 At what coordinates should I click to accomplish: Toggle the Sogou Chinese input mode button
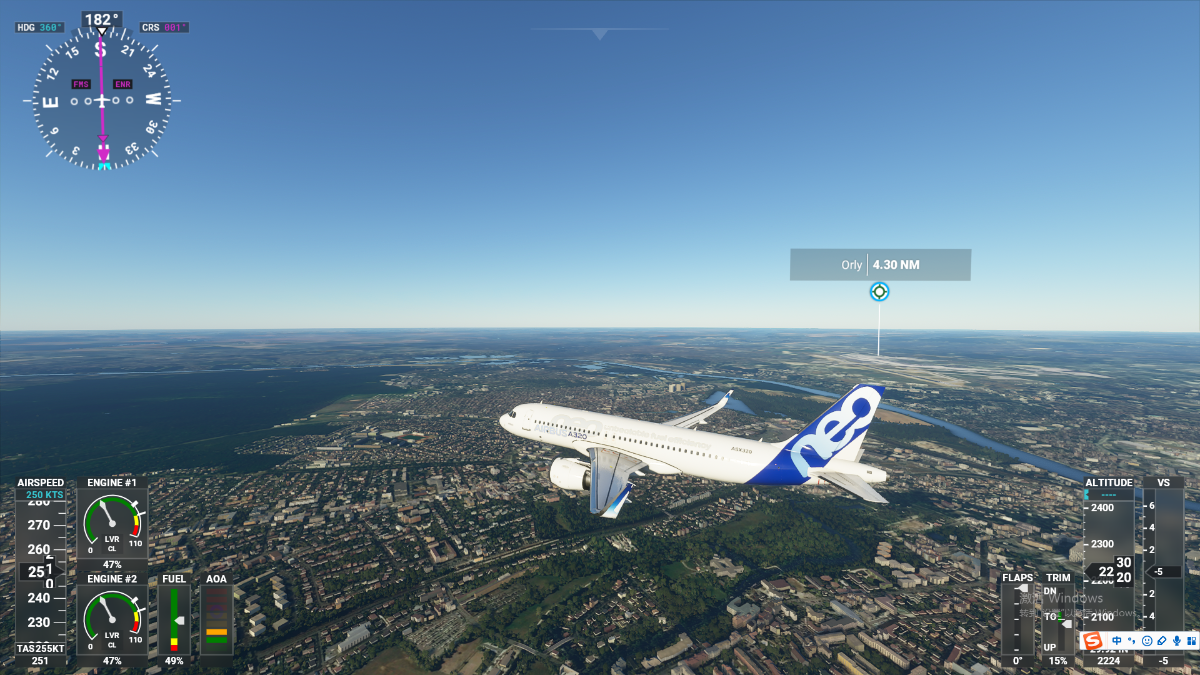tap(1117, 640)
